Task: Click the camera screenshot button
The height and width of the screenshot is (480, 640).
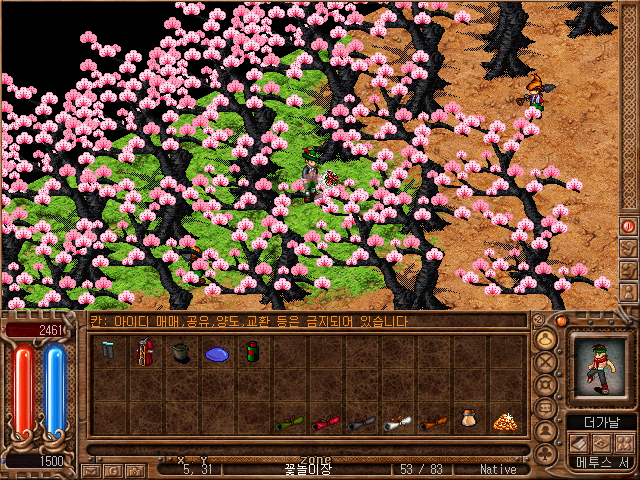Action: tap(136, 470)
